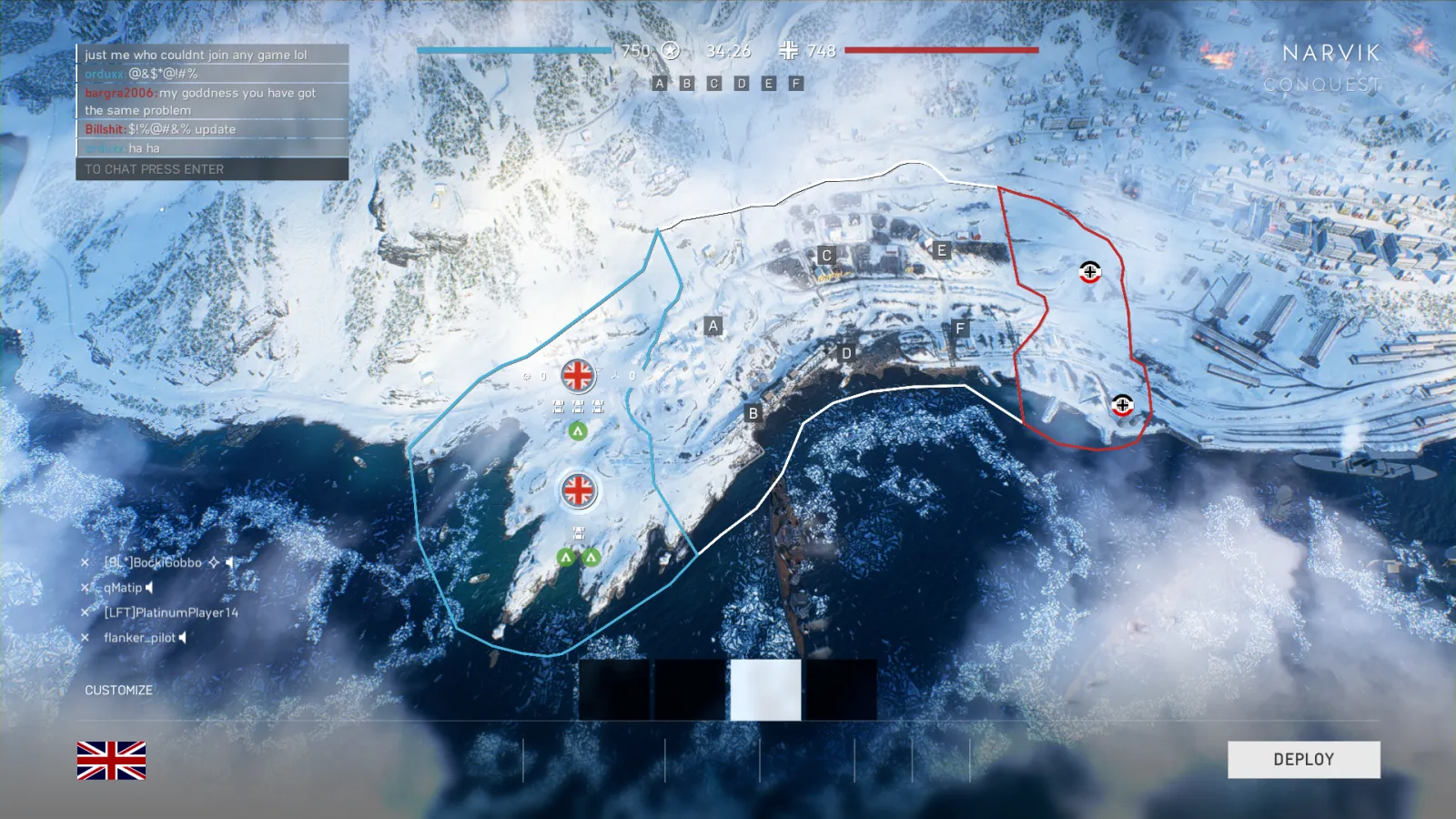The width and height of the screenshot is (1456, 819).
Task: Select squad member qMatip
Action: [123, 588]
